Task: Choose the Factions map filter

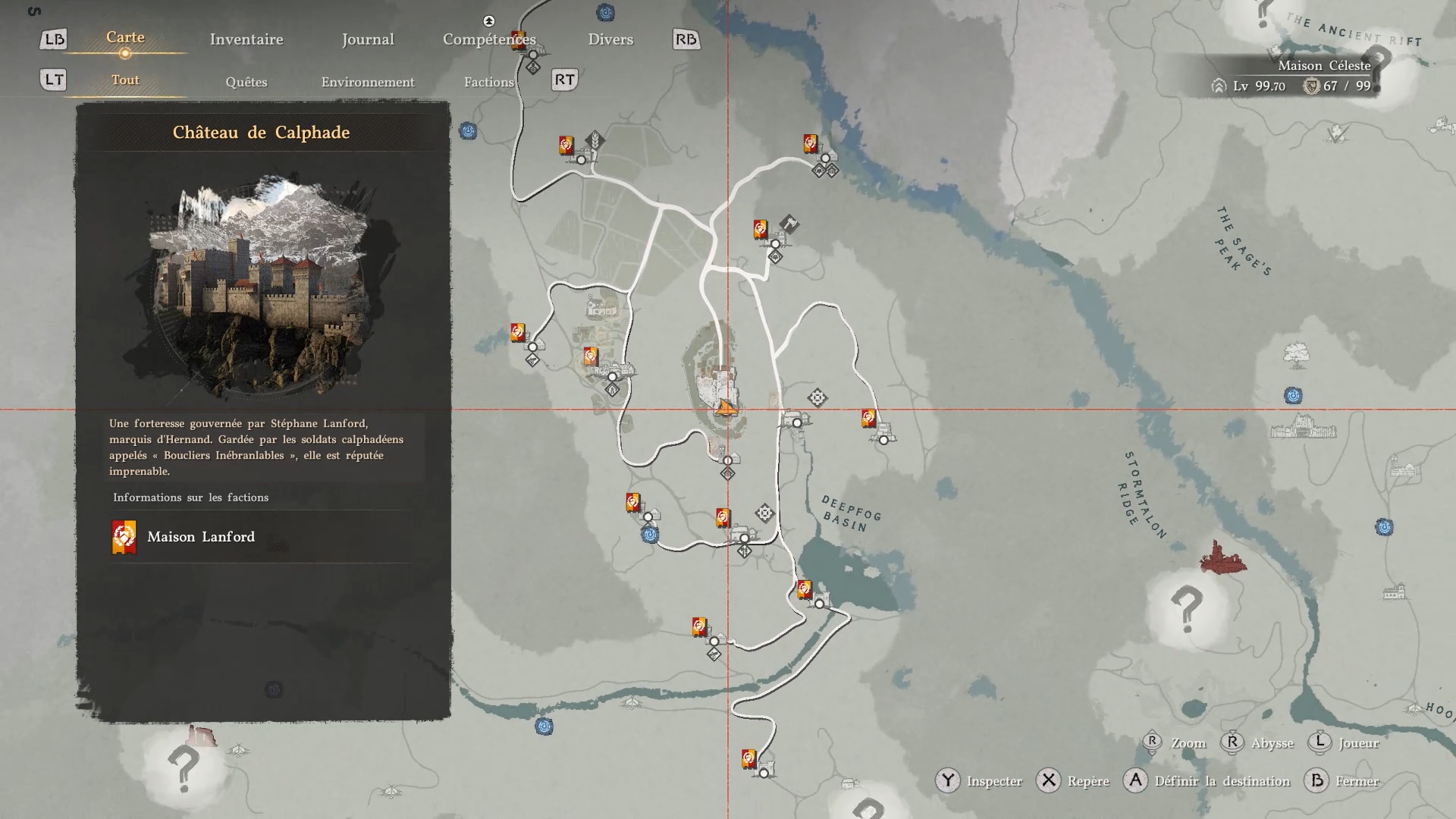Action: (x=489, y=82)
